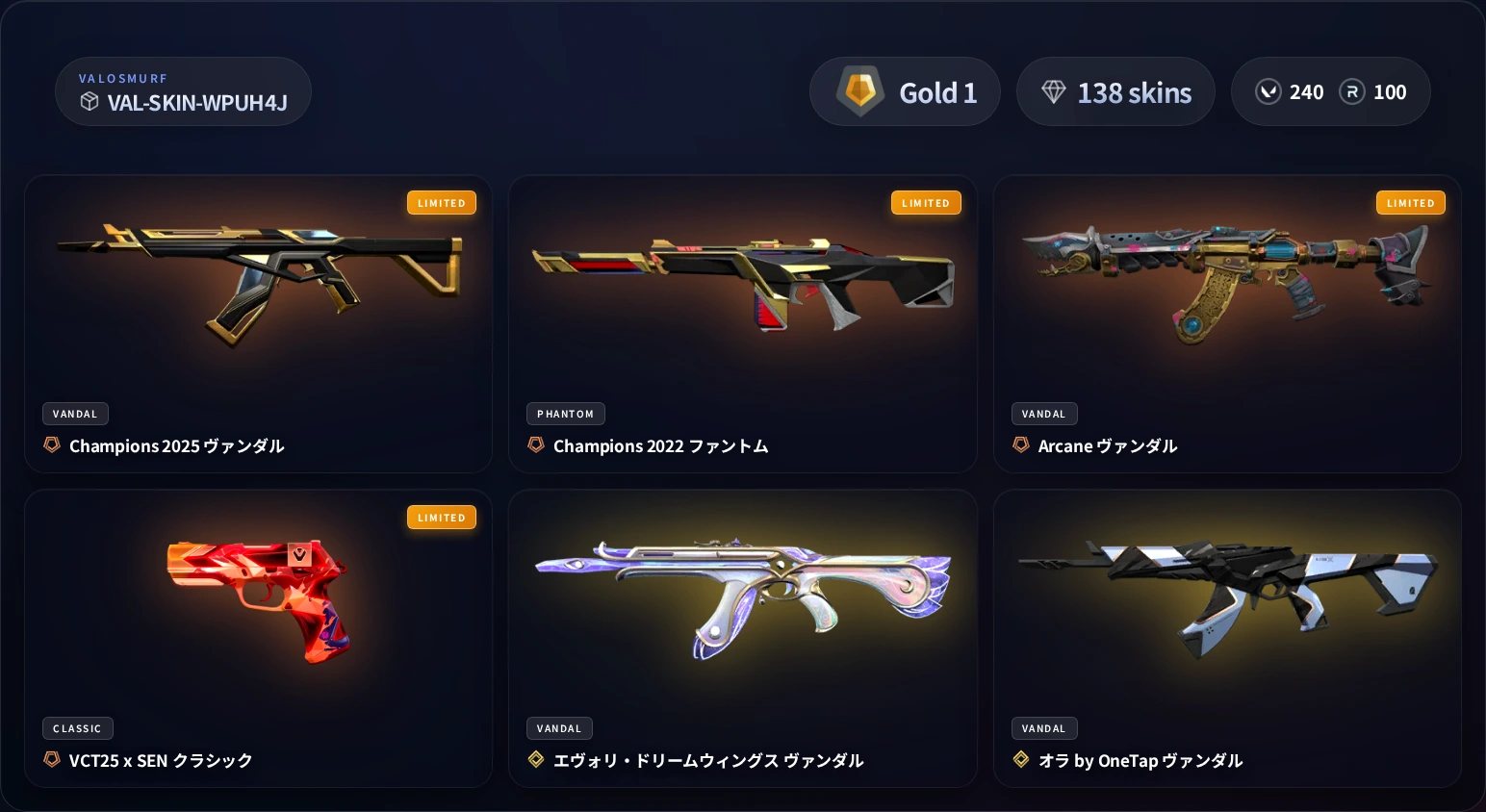Screen dimensions: 1486x812
Task: Click the rarity emblem beside Arcane ヴァンダル
Action: point(1021,444)
